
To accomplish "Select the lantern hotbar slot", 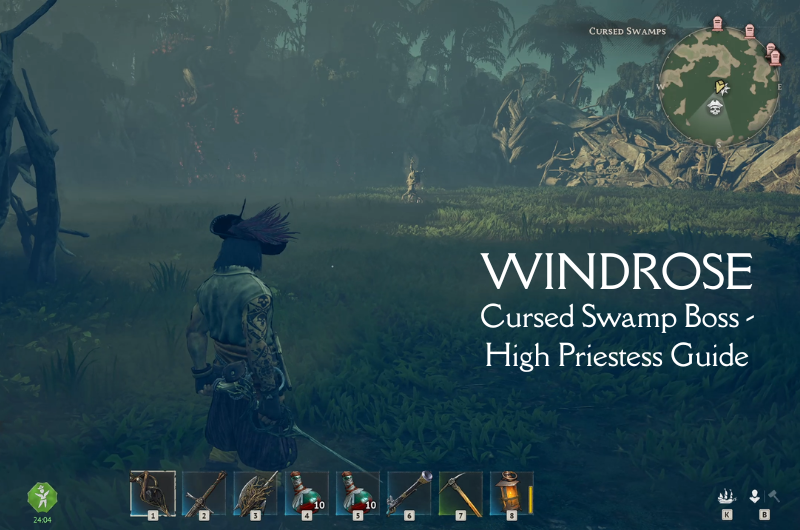I will 511,493.
